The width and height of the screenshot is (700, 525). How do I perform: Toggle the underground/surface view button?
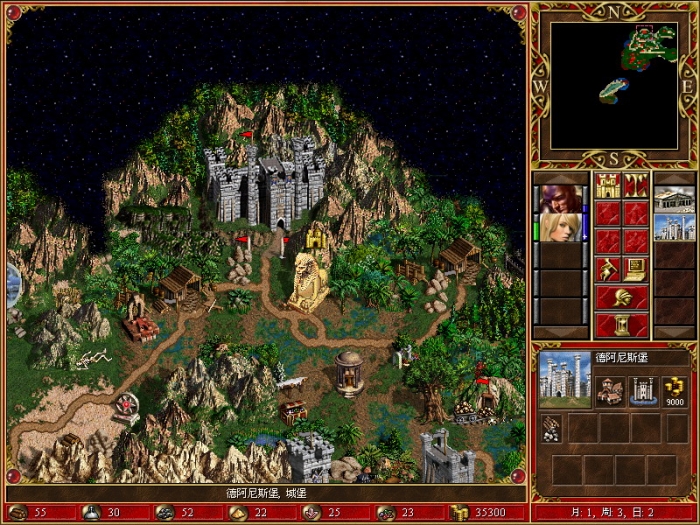pyautogui.click(x=636, y=186)
